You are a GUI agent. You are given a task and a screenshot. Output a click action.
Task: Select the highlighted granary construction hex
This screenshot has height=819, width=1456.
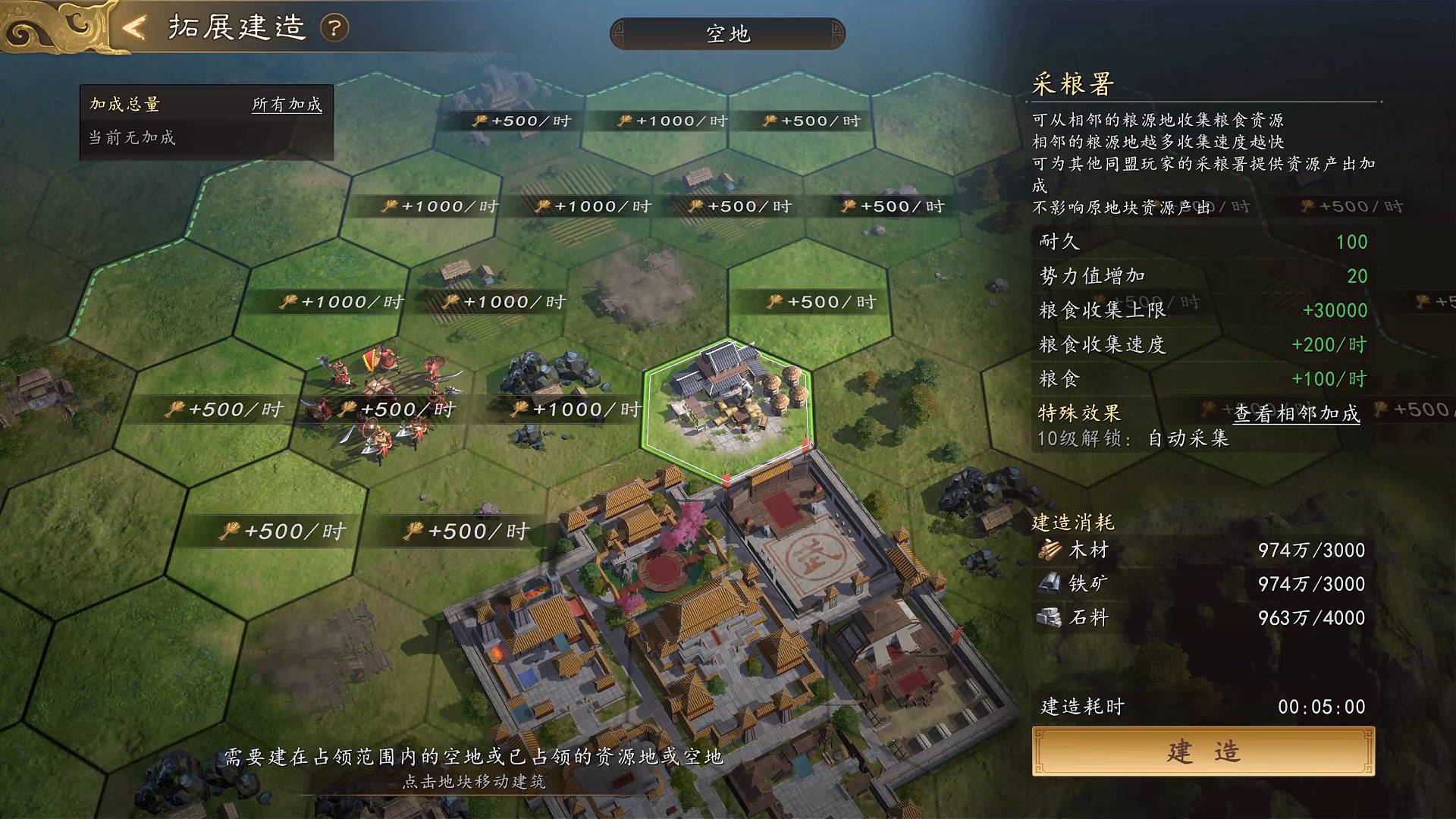(728, 402)
